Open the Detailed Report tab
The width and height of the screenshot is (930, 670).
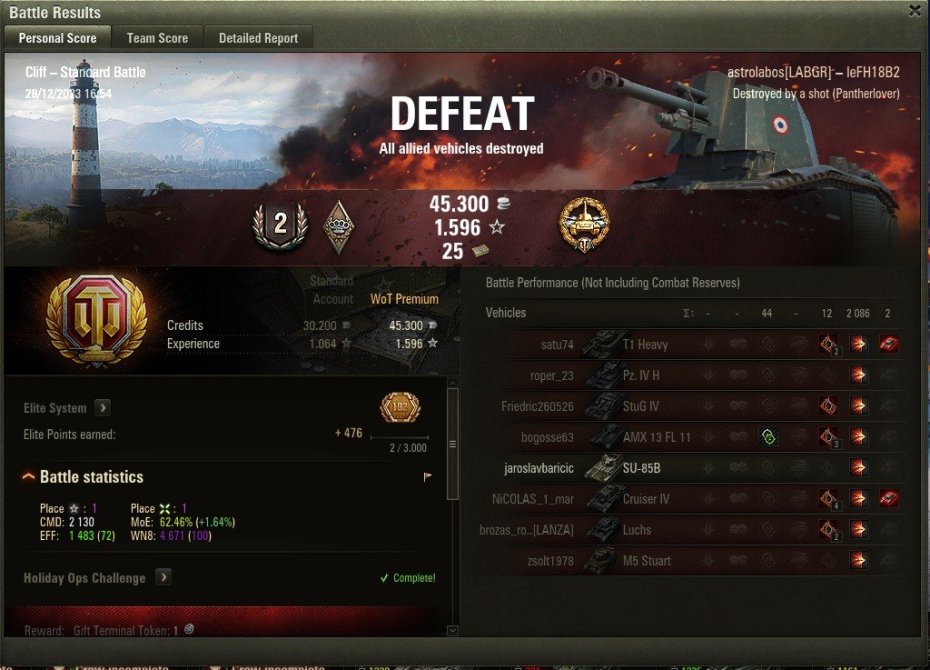tap(258, 38)
